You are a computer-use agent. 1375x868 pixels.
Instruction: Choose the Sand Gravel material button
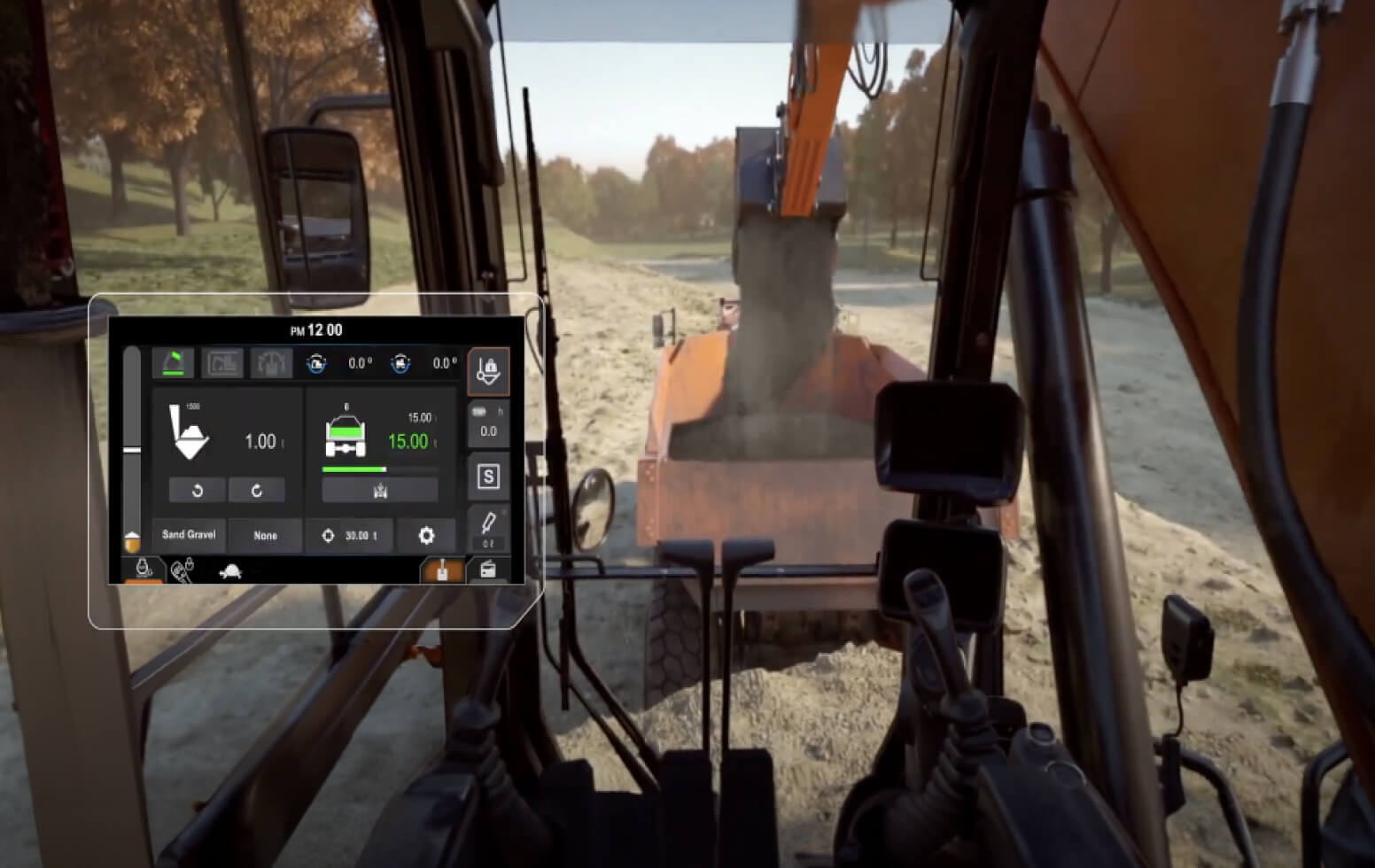point(189,535)
